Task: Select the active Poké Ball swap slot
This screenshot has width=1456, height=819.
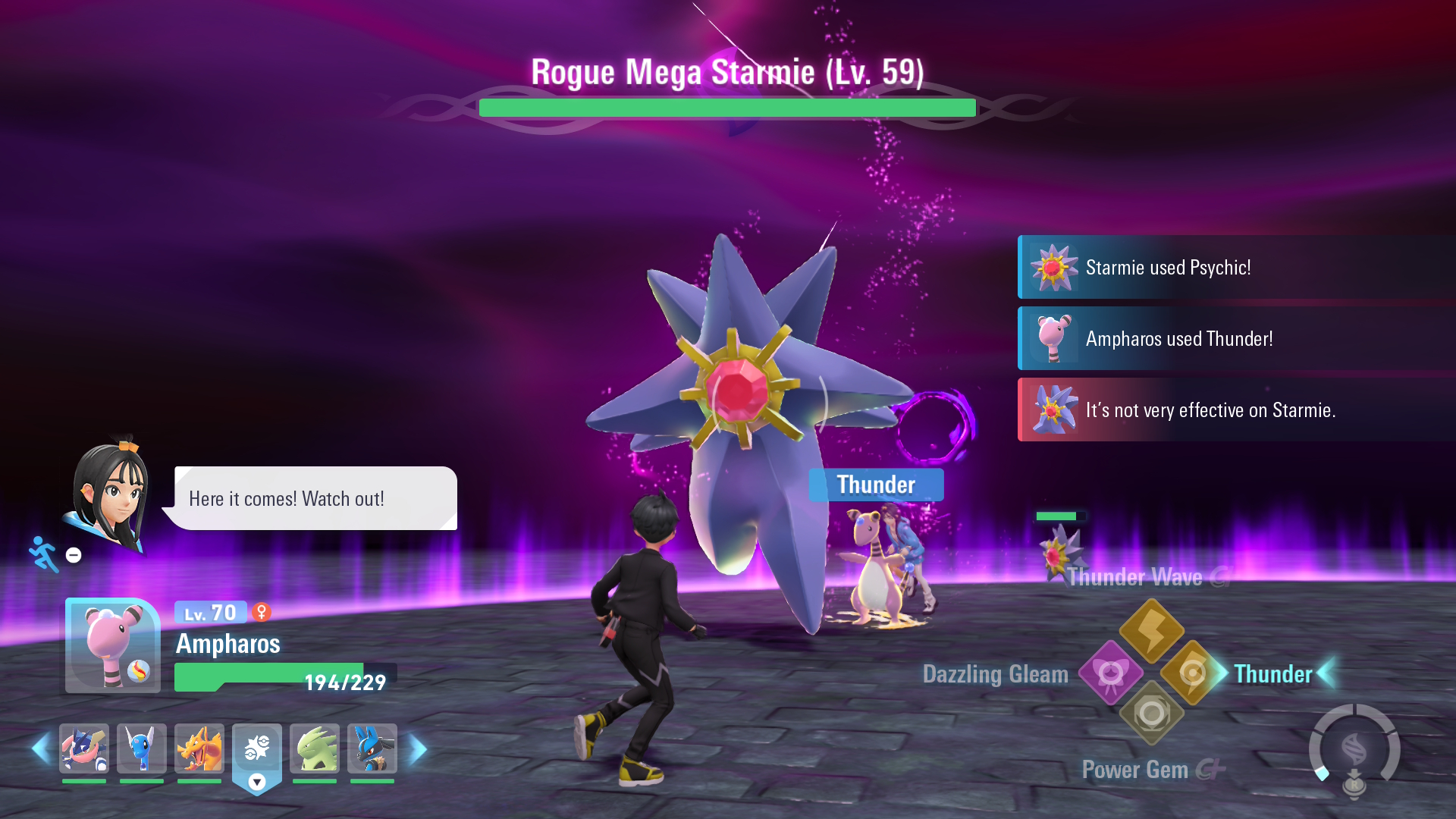Action: 257,751
